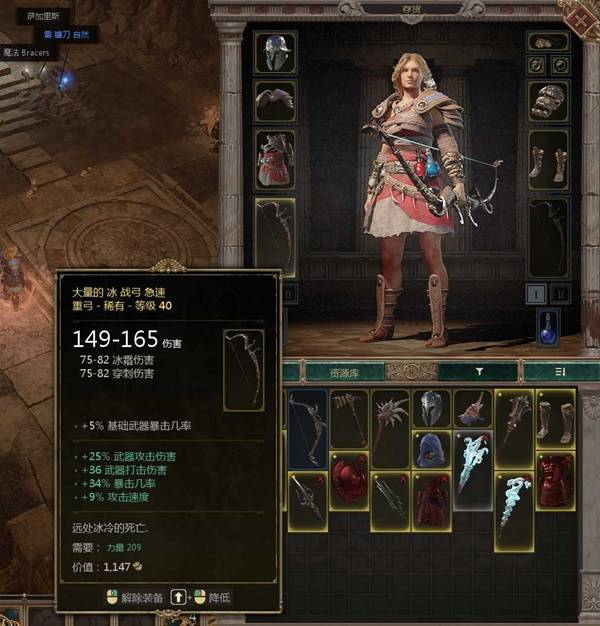Select the equipped shoulder armor slot
This screenshot has width=600, height=626.
[x=273, y=100]
